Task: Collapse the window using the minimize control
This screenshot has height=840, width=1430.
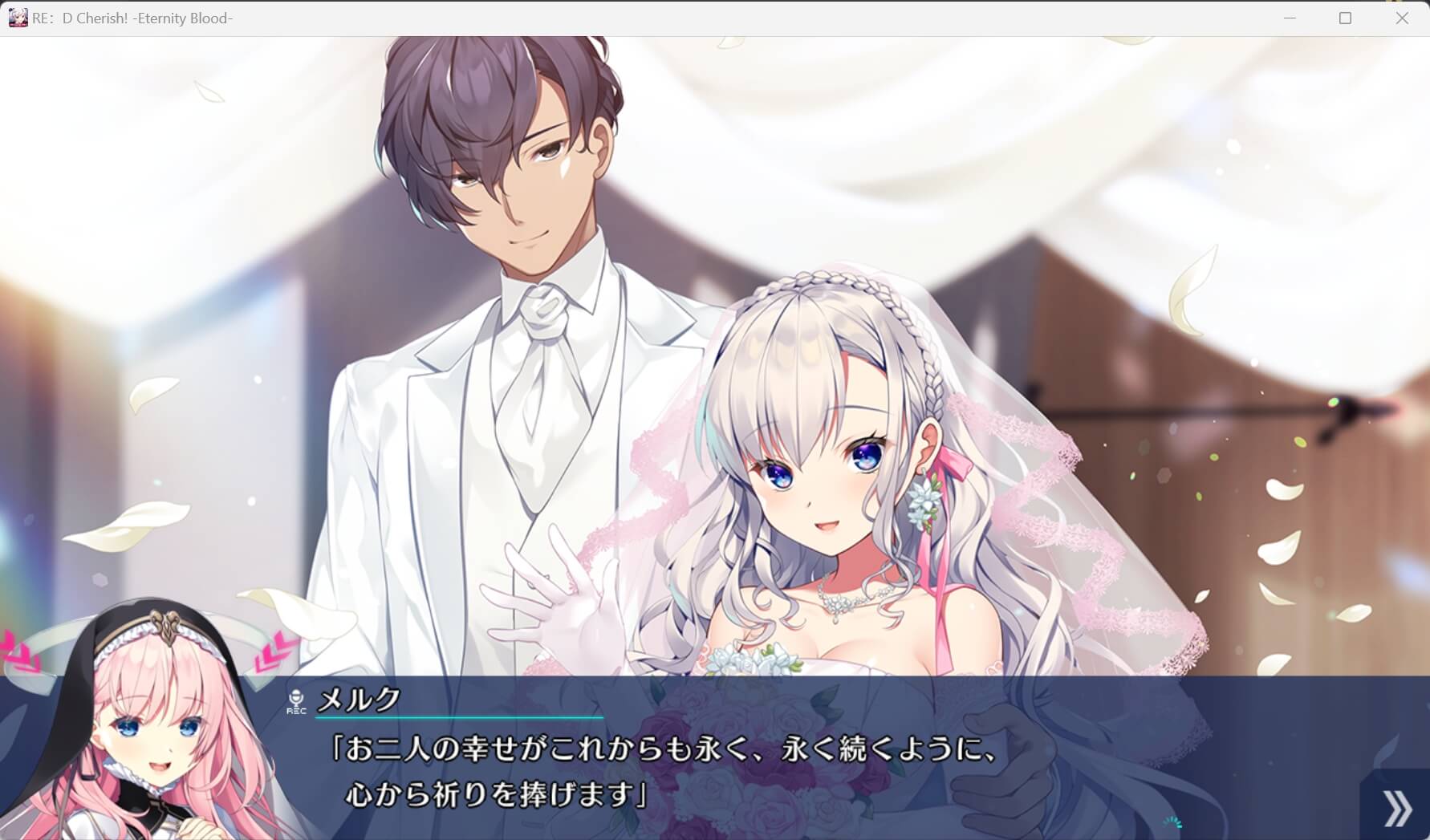Action: tap(1290, 17)
